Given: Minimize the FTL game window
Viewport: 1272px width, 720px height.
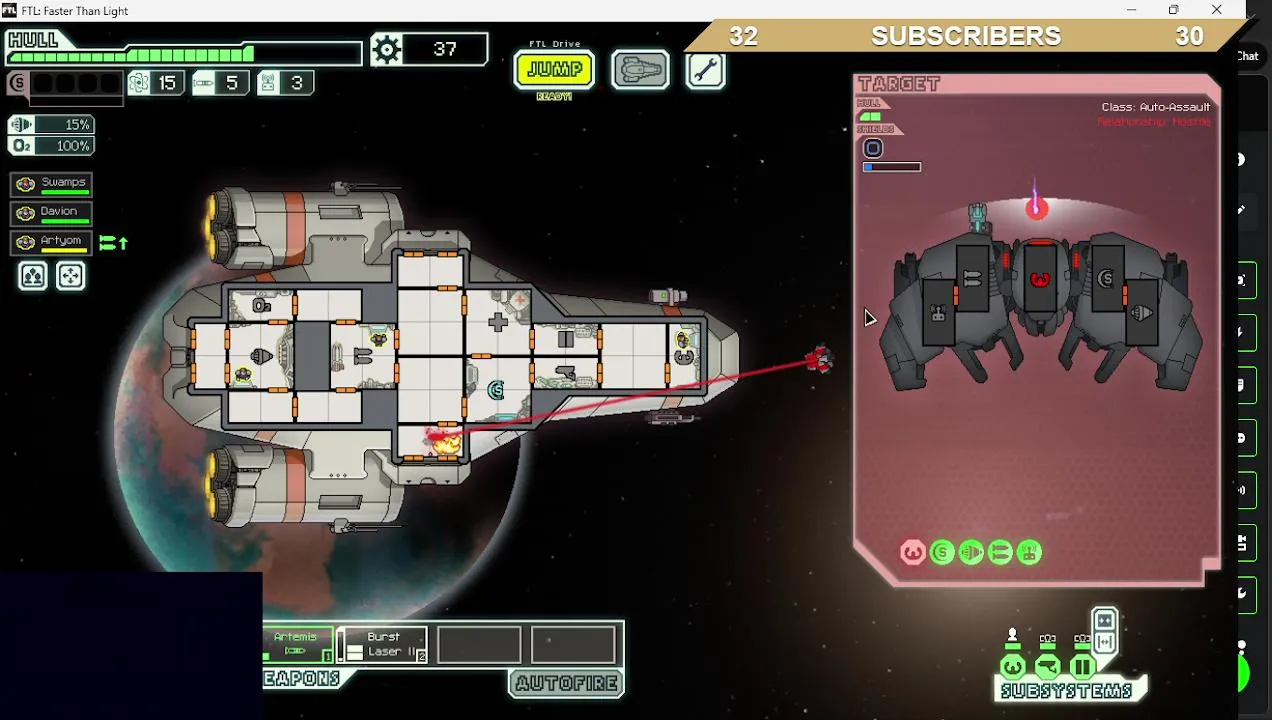Looking at the screenshot, I should coord(1131,10).
